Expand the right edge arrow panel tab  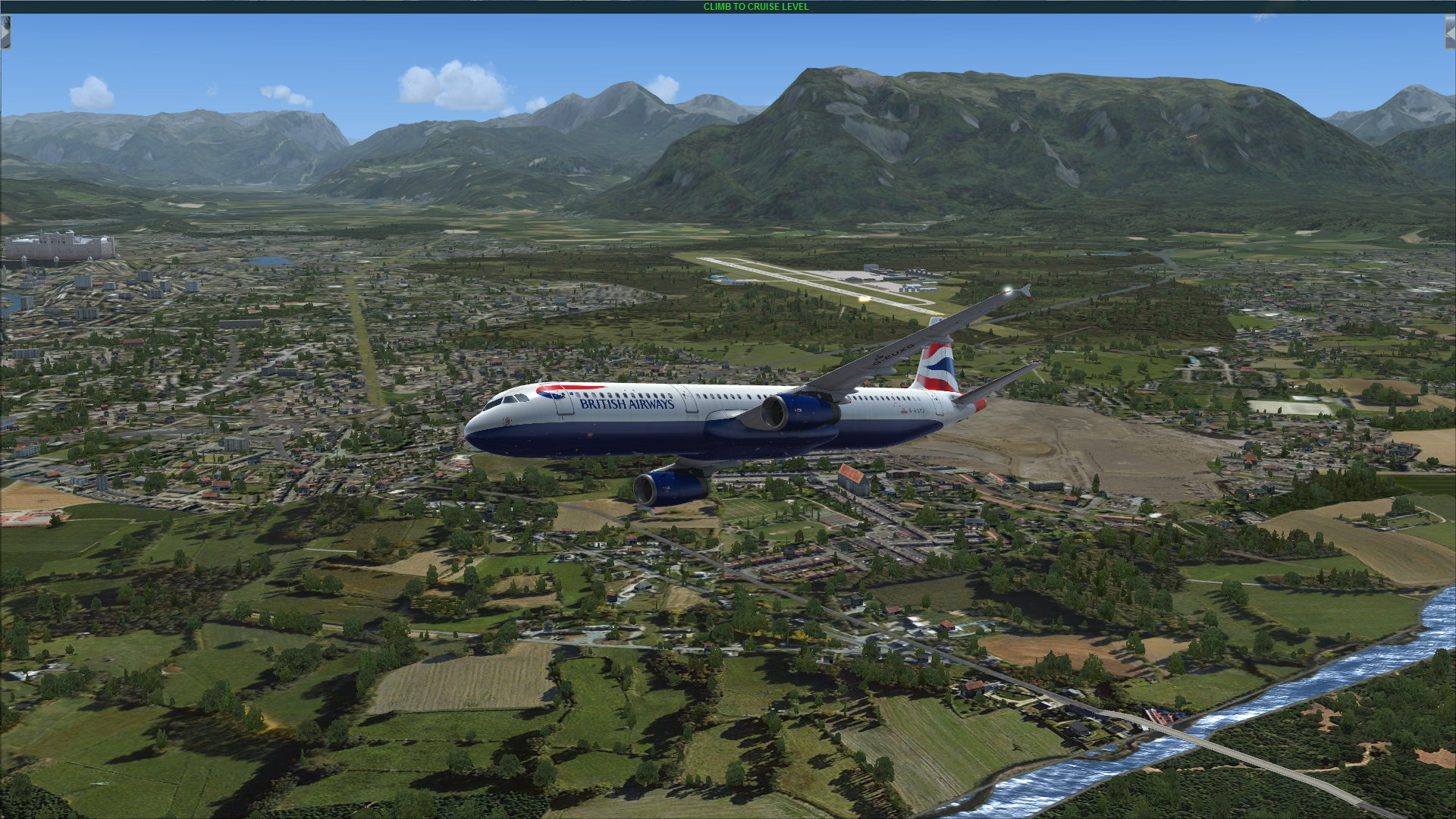(x=1450, y=33)
